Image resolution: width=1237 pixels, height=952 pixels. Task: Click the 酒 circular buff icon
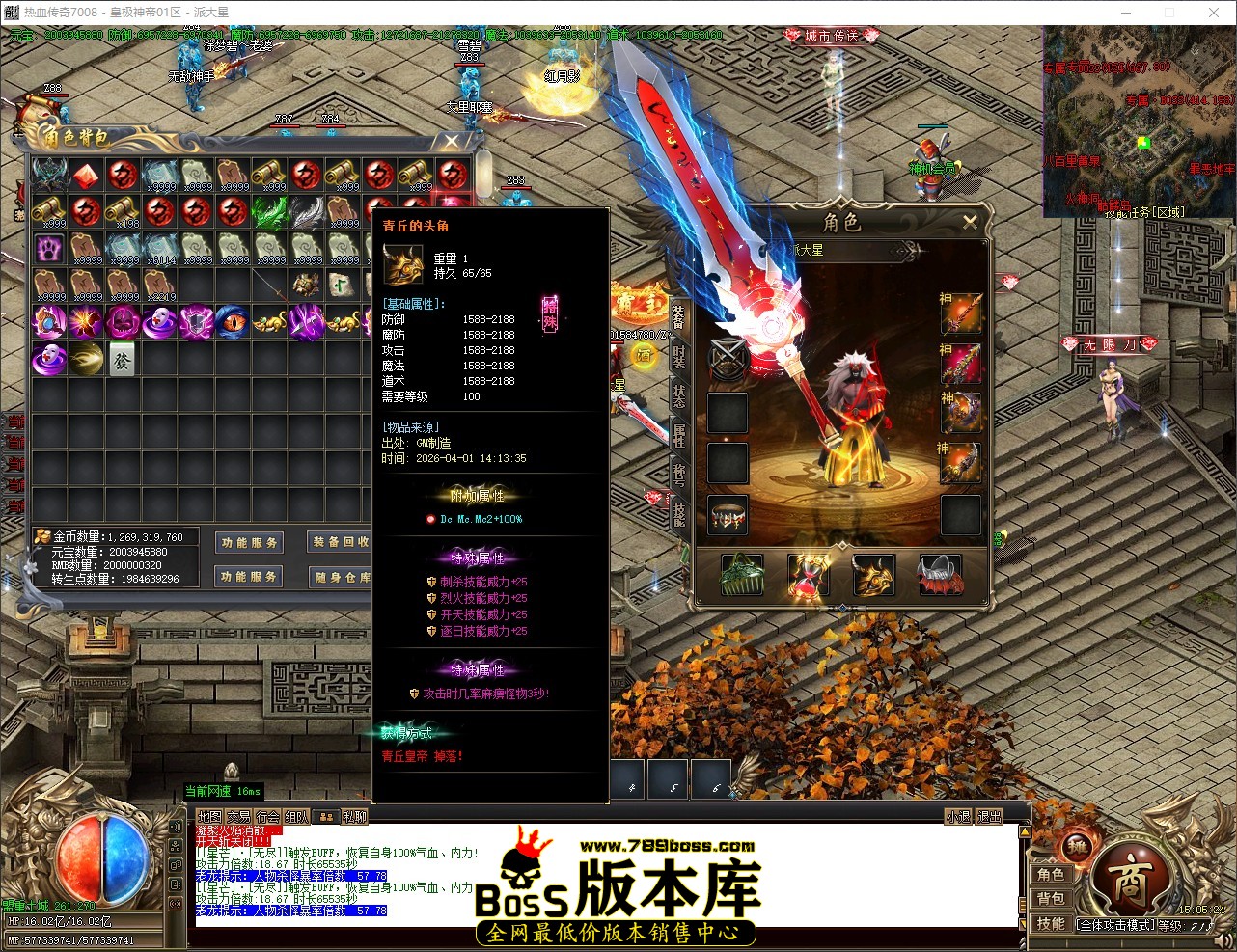click(644, 356)
